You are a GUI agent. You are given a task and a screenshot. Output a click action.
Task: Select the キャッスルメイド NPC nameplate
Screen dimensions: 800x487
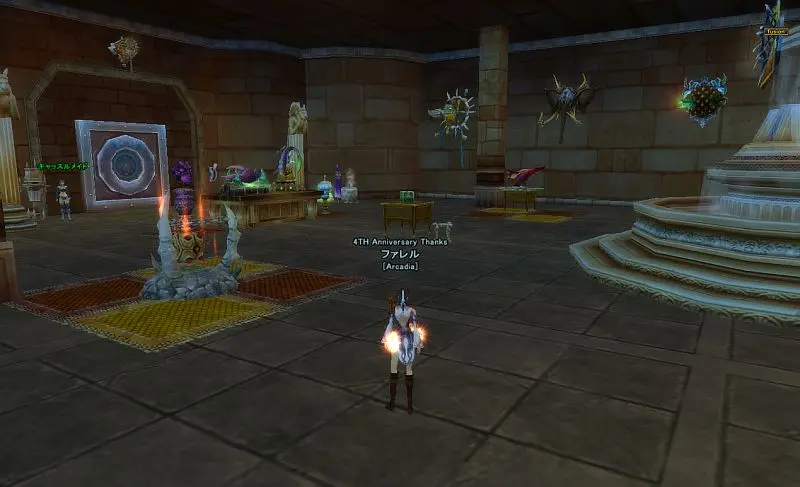(63, 167)
